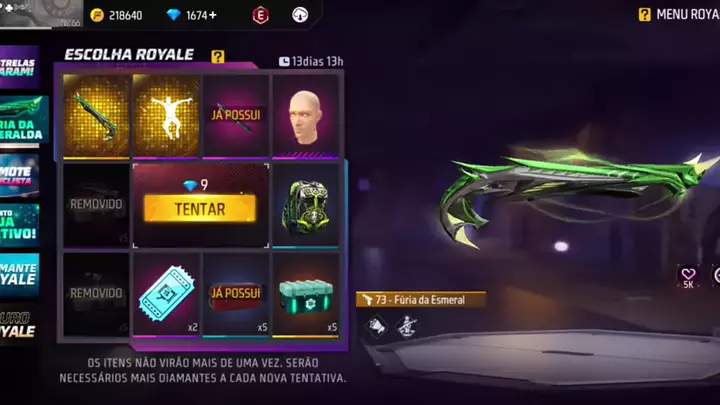Viewport: 720px width, 405px height.
Task: Tap the megaphone icon under weapon name
Action: click(377, 323)
